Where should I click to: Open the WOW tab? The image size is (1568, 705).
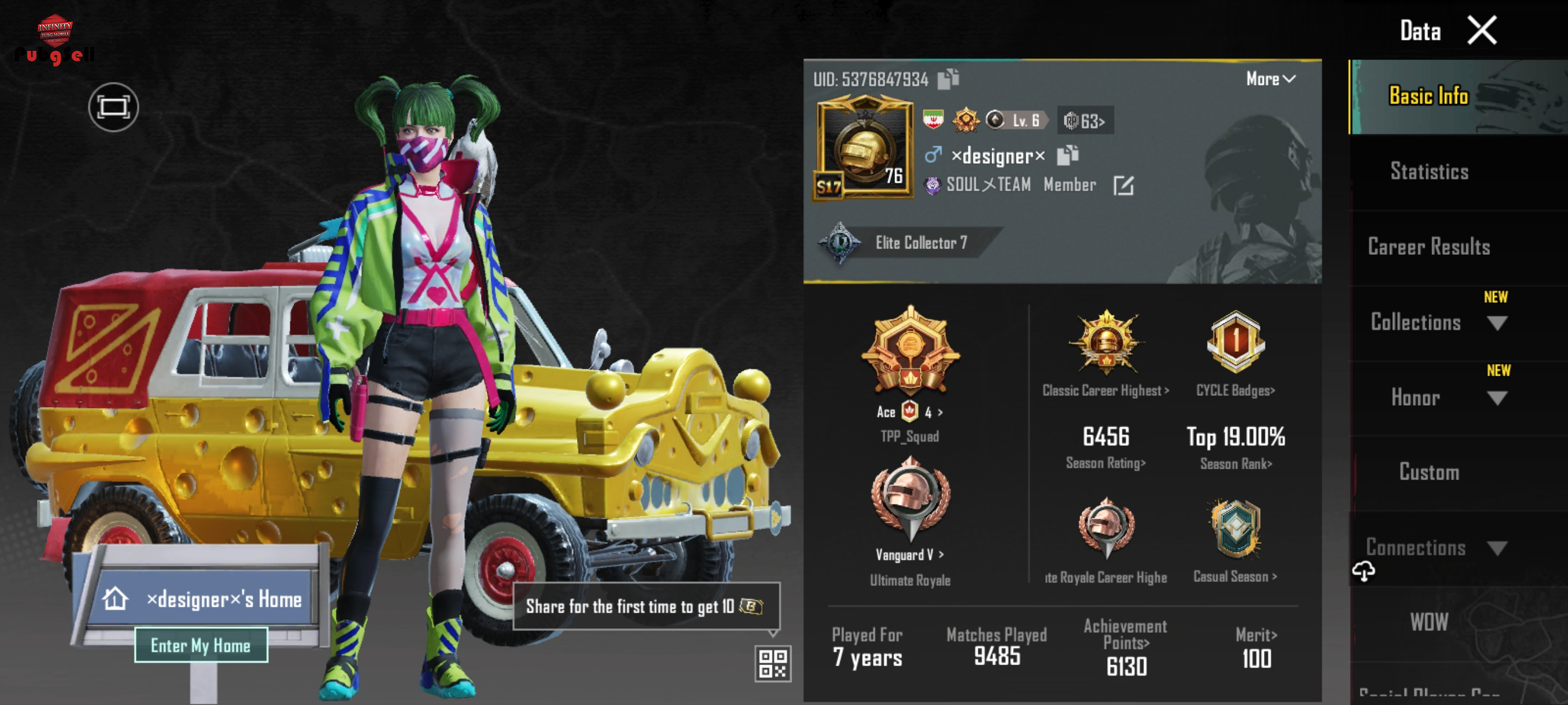(x=1429, y=622)
